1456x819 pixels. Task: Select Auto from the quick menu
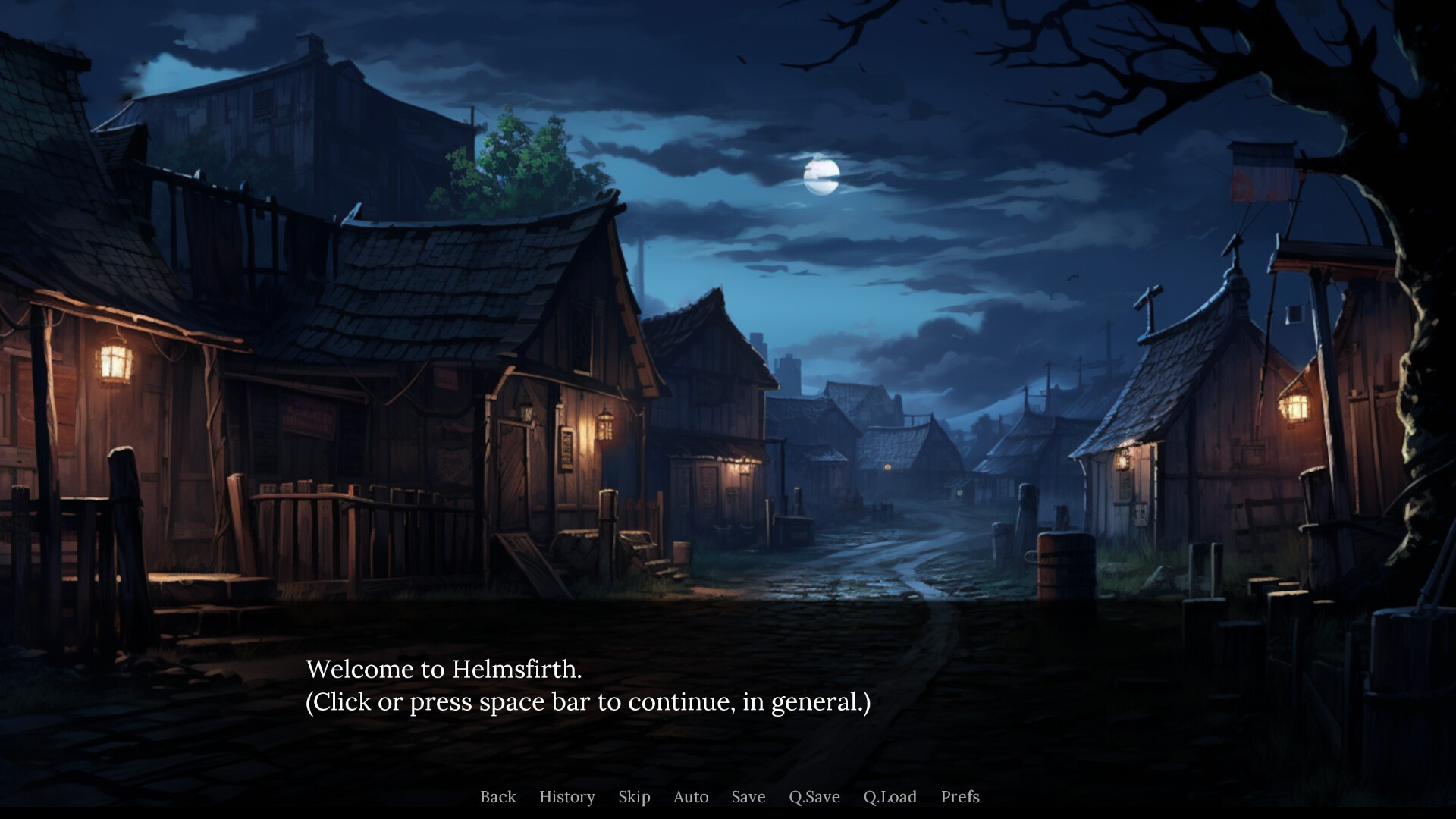point(689,797)
